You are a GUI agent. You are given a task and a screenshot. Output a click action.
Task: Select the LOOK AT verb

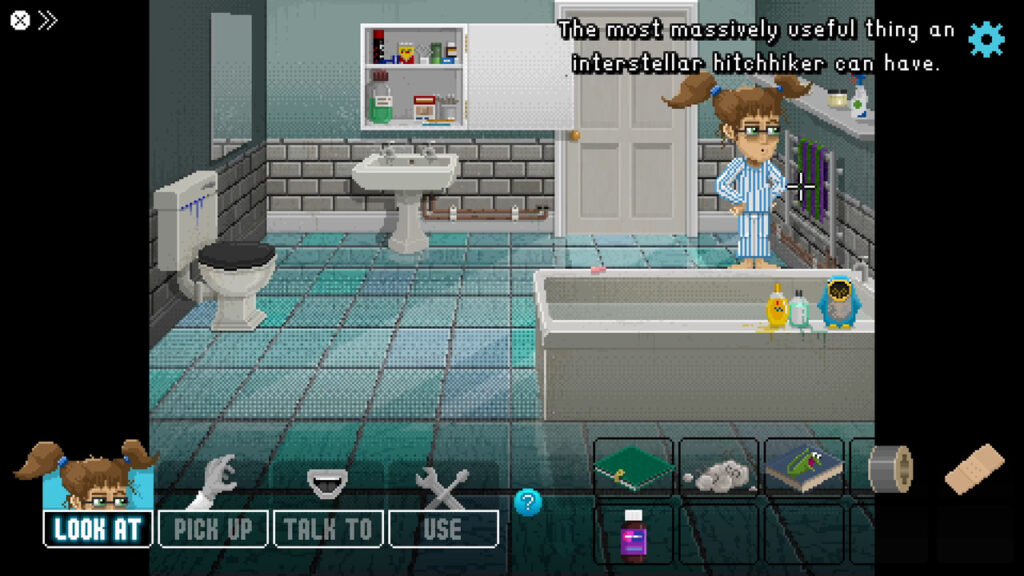[x=98, y=528]
